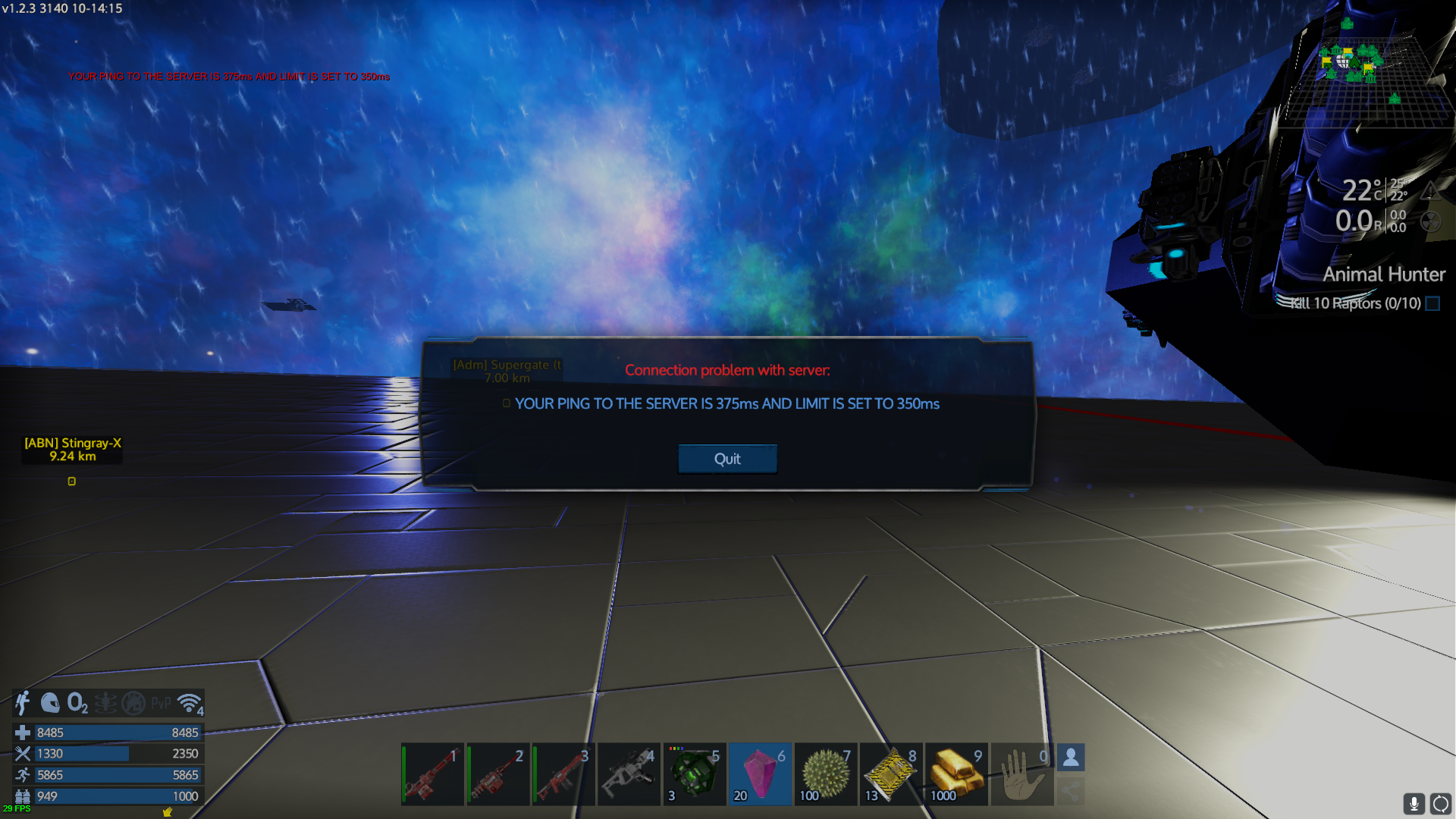
Task: Choose the gold ingots in slot 9
Action: [956, 774]
